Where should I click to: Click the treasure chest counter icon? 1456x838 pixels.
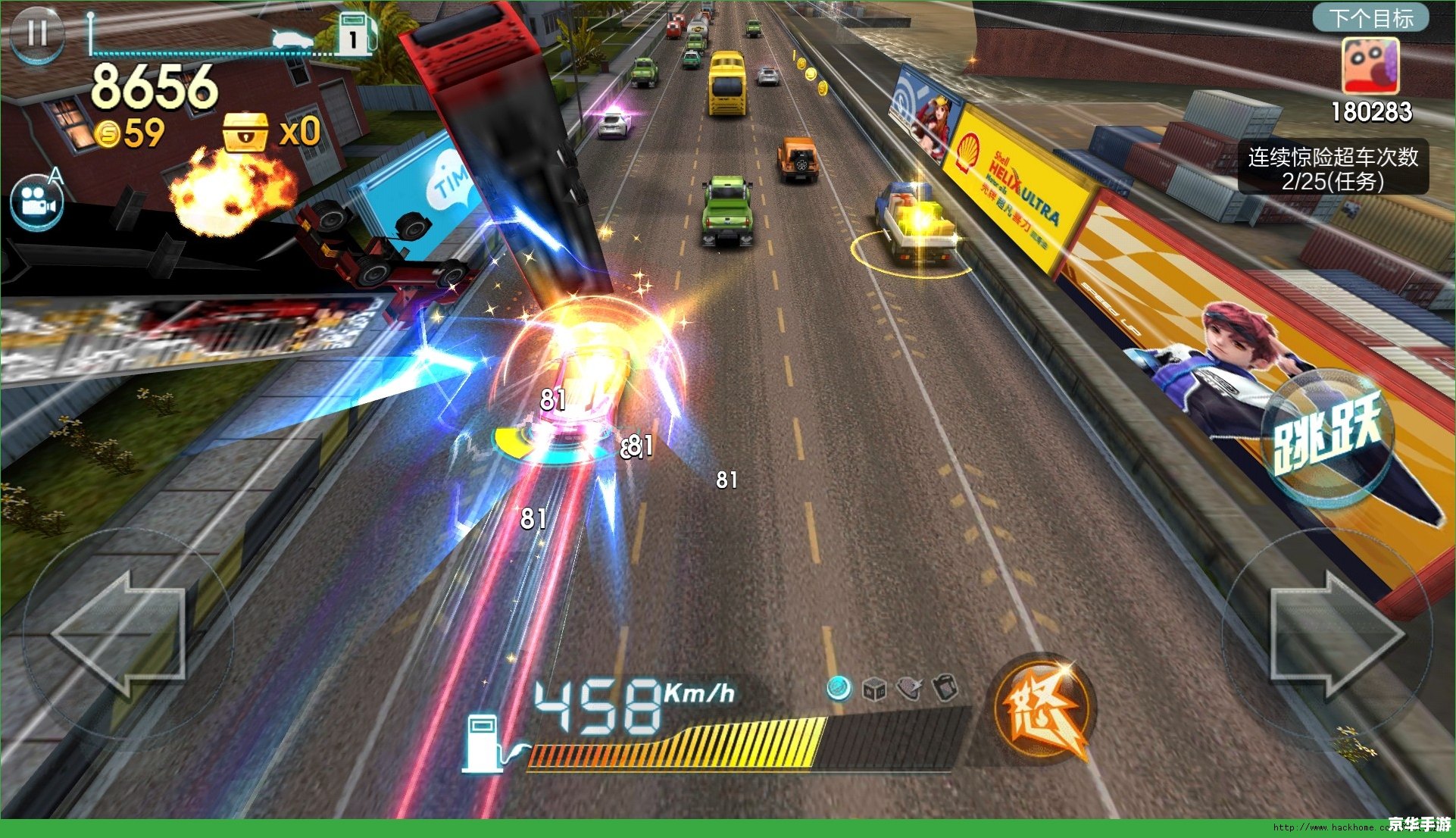(x=245, y=133)
